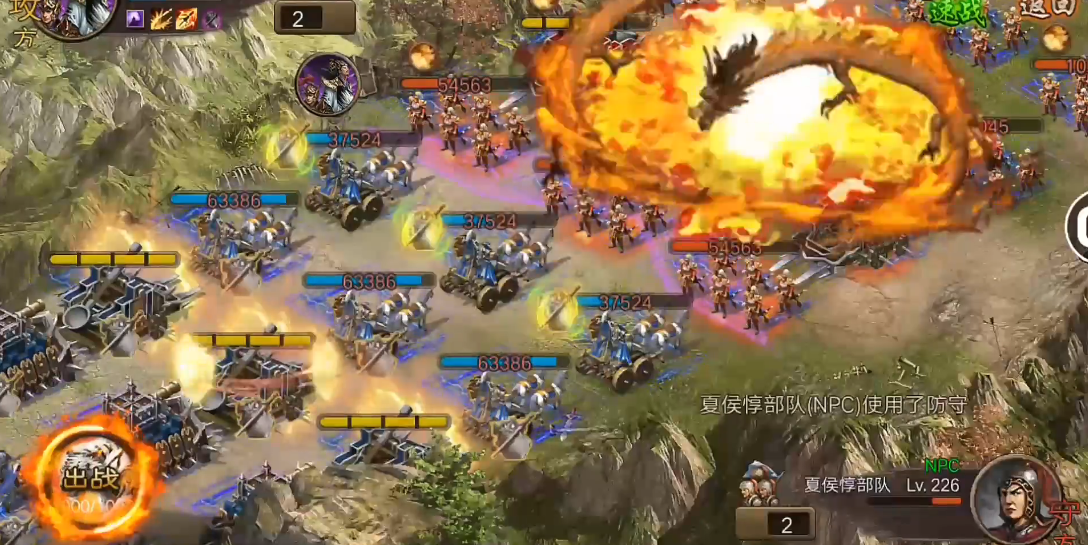Select the purple-framed general portrait on the battlefield
This screenshot has height=545, width=1088.
pos(326,82)
